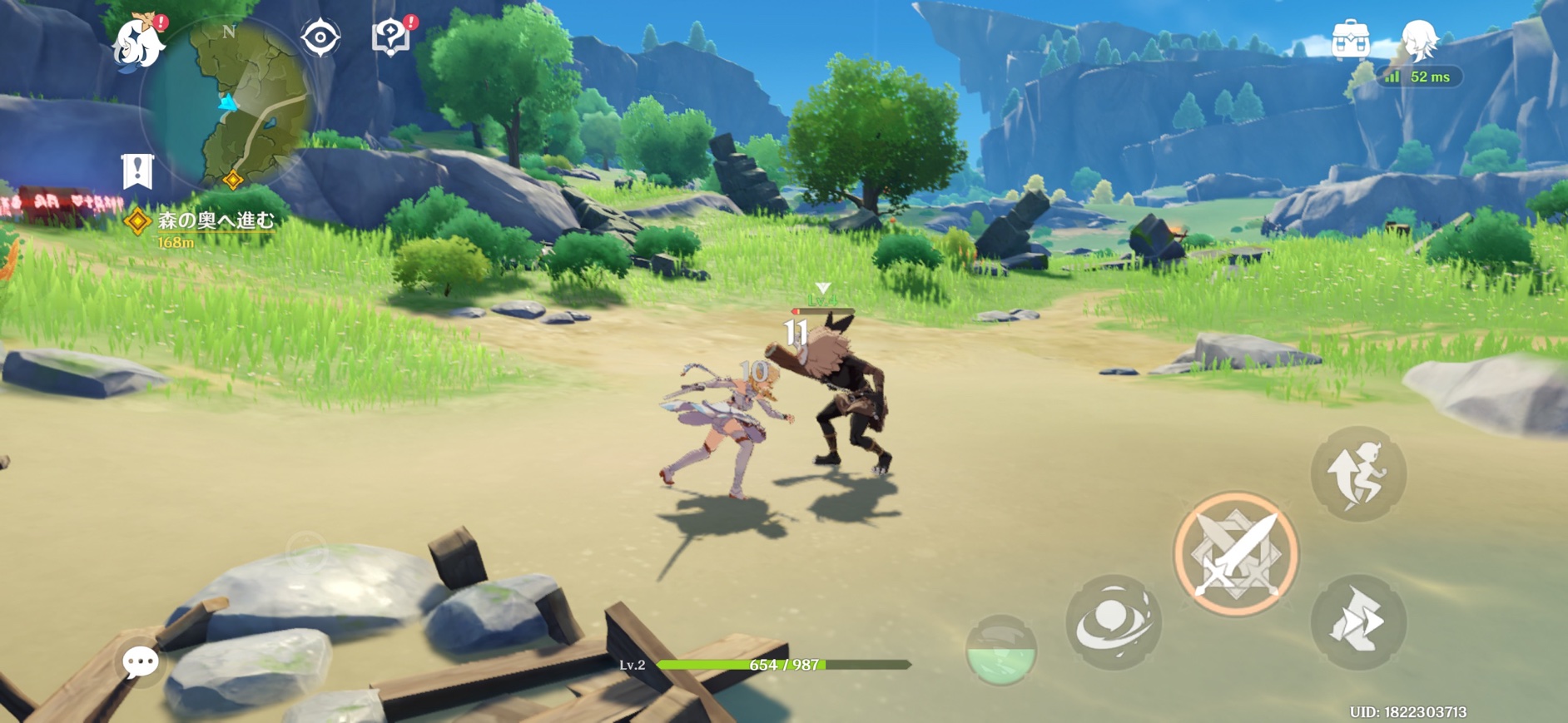Use the swirling wind elemental skill
The height and width of the screenshot is (723, 1568).
tap(1114, 621)
